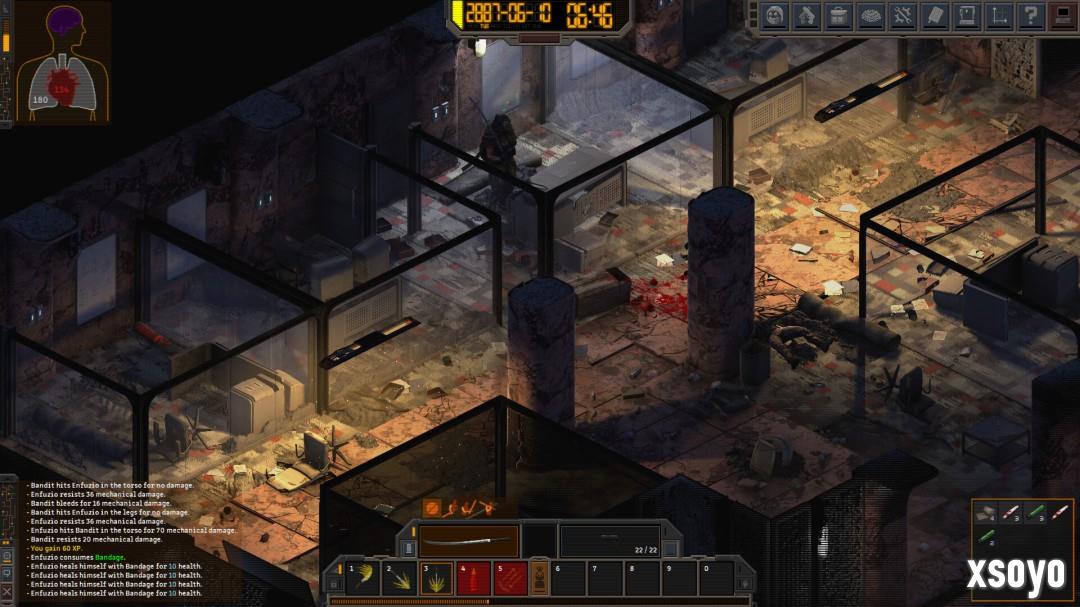Open crafting with the wrench tools icon
The height and width of the screenshot is (607, 1080).
tap(902, 16)
